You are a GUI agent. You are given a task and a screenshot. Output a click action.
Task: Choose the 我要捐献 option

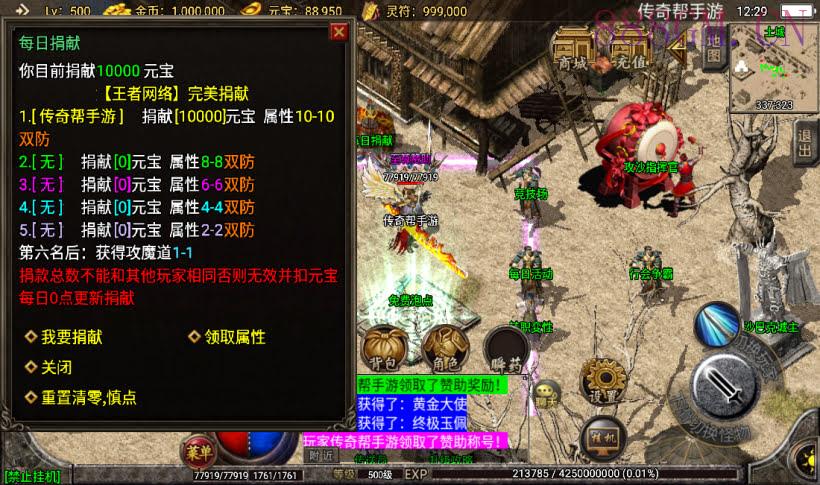70,338
